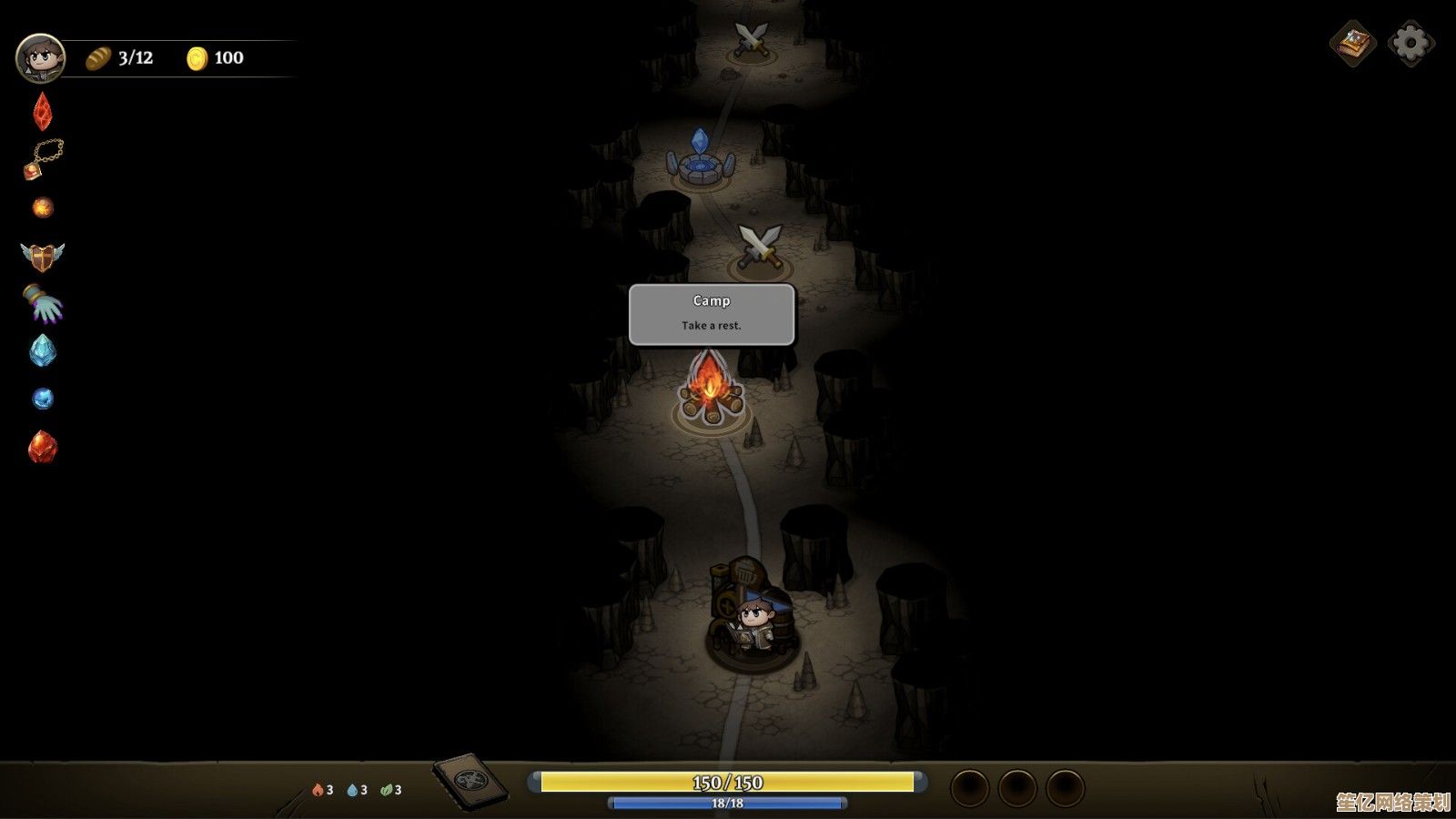The width and height of the screenshot is (1456, 819).
Task: Choose the blue crystal fountain map node
Action: (x=700, y=161)
